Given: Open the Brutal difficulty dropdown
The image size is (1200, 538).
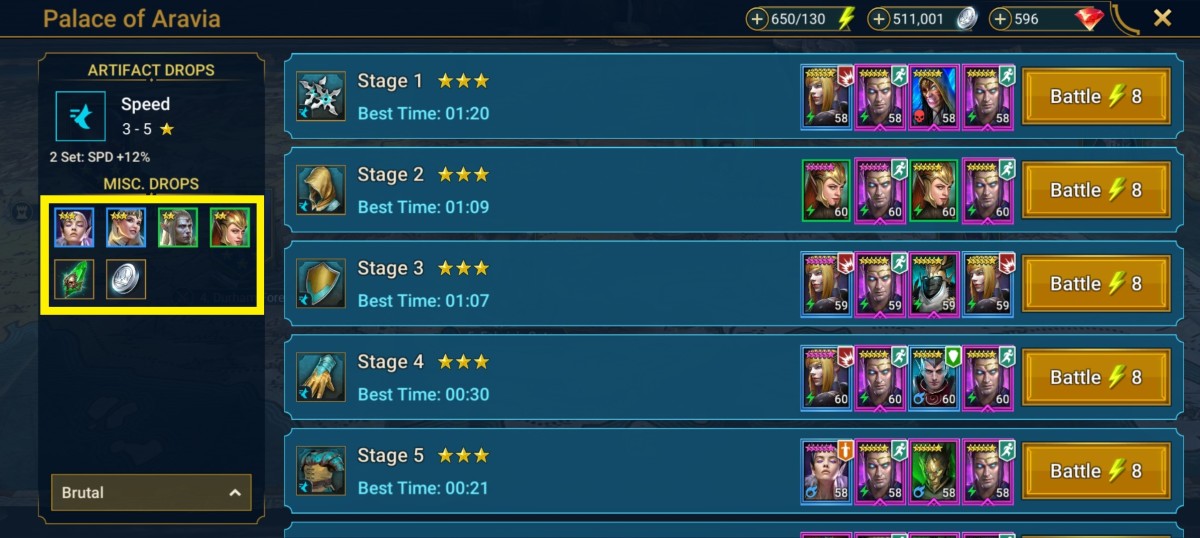Looking at the screenshot, I should tap(151, 493).
